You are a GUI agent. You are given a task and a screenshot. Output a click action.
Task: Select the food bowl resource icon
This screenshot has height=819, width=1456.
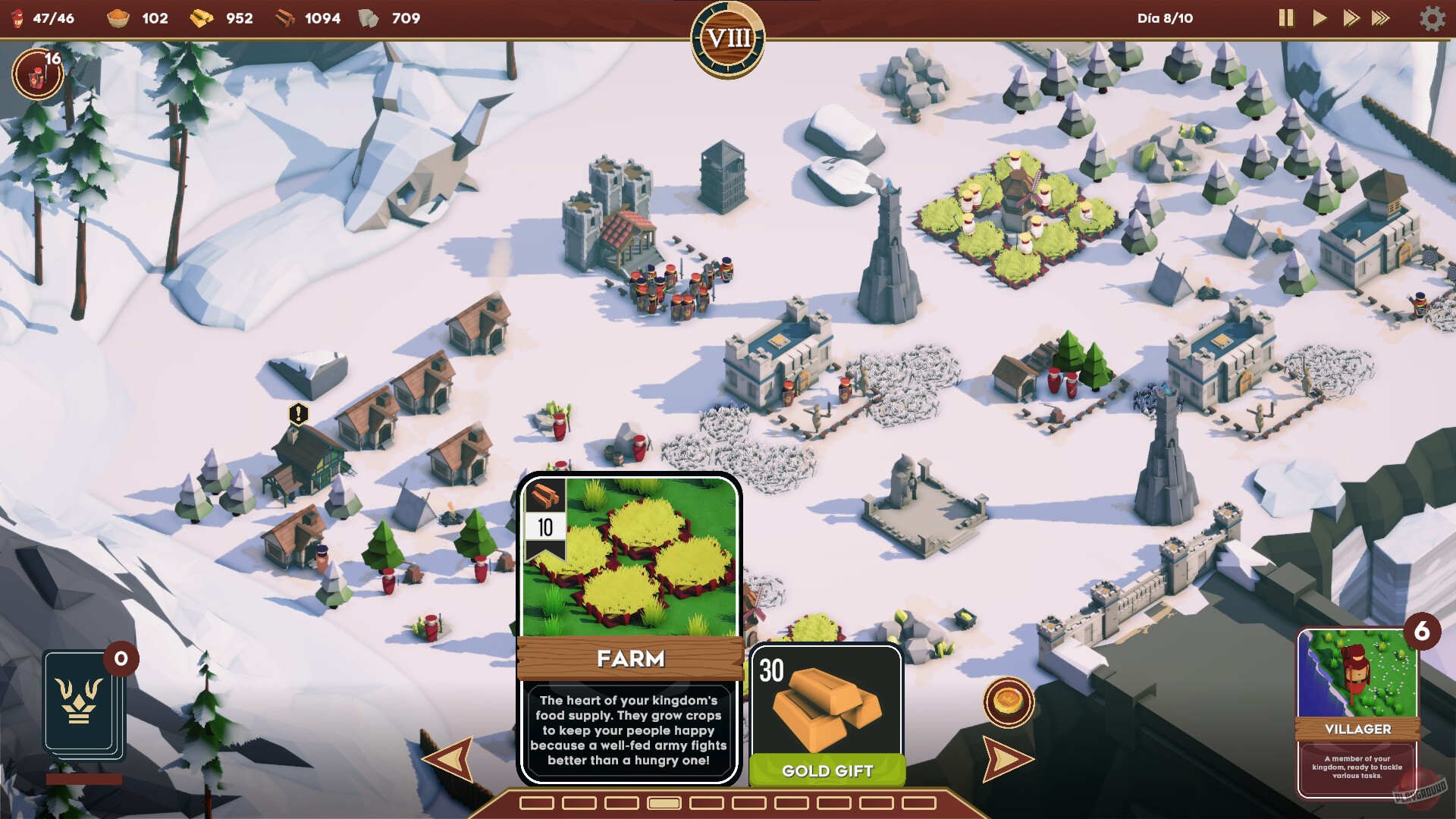pos(118,18)
